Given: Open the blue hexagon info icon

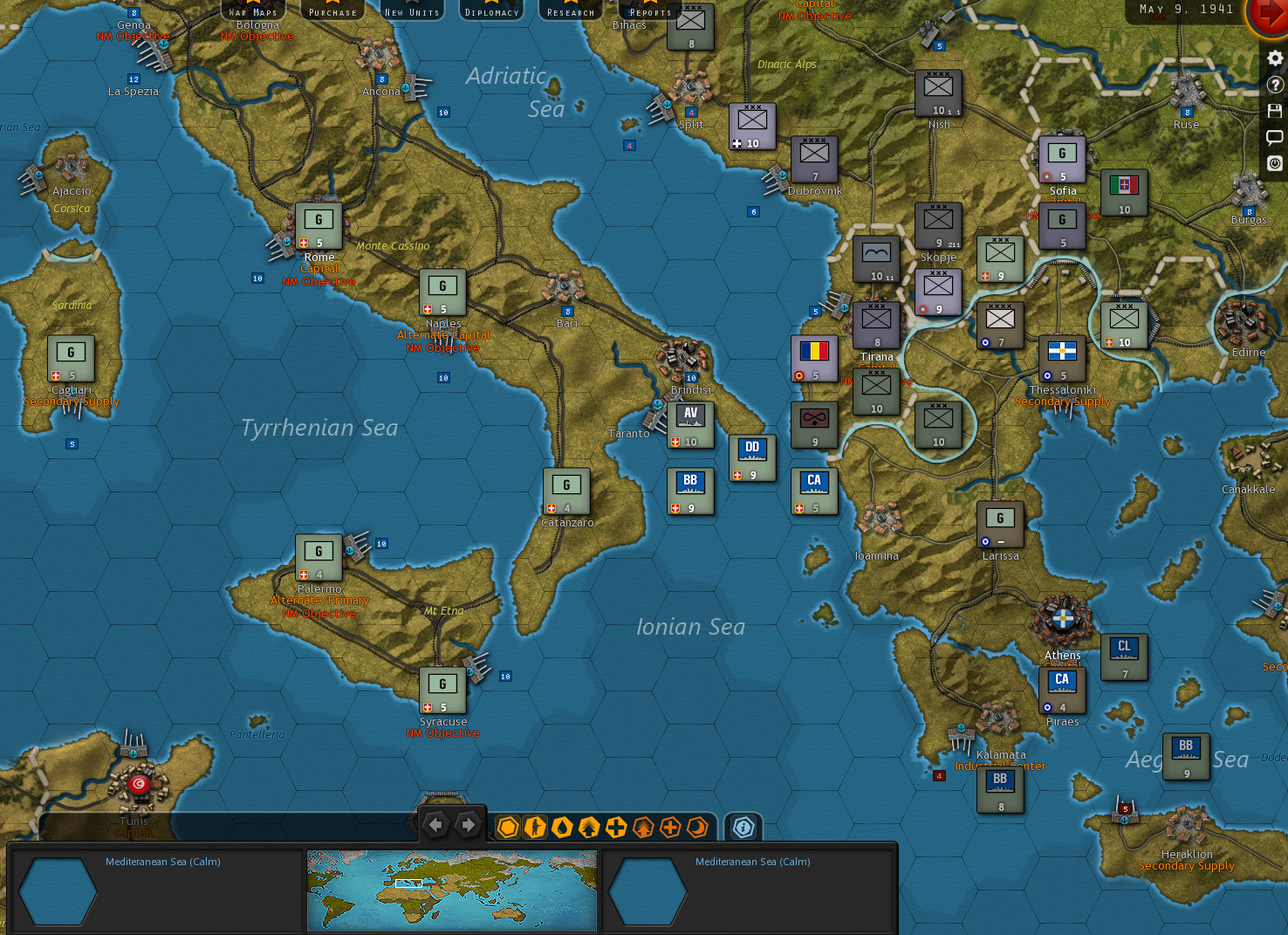Looking at the screenshot, I should [743, 828].
